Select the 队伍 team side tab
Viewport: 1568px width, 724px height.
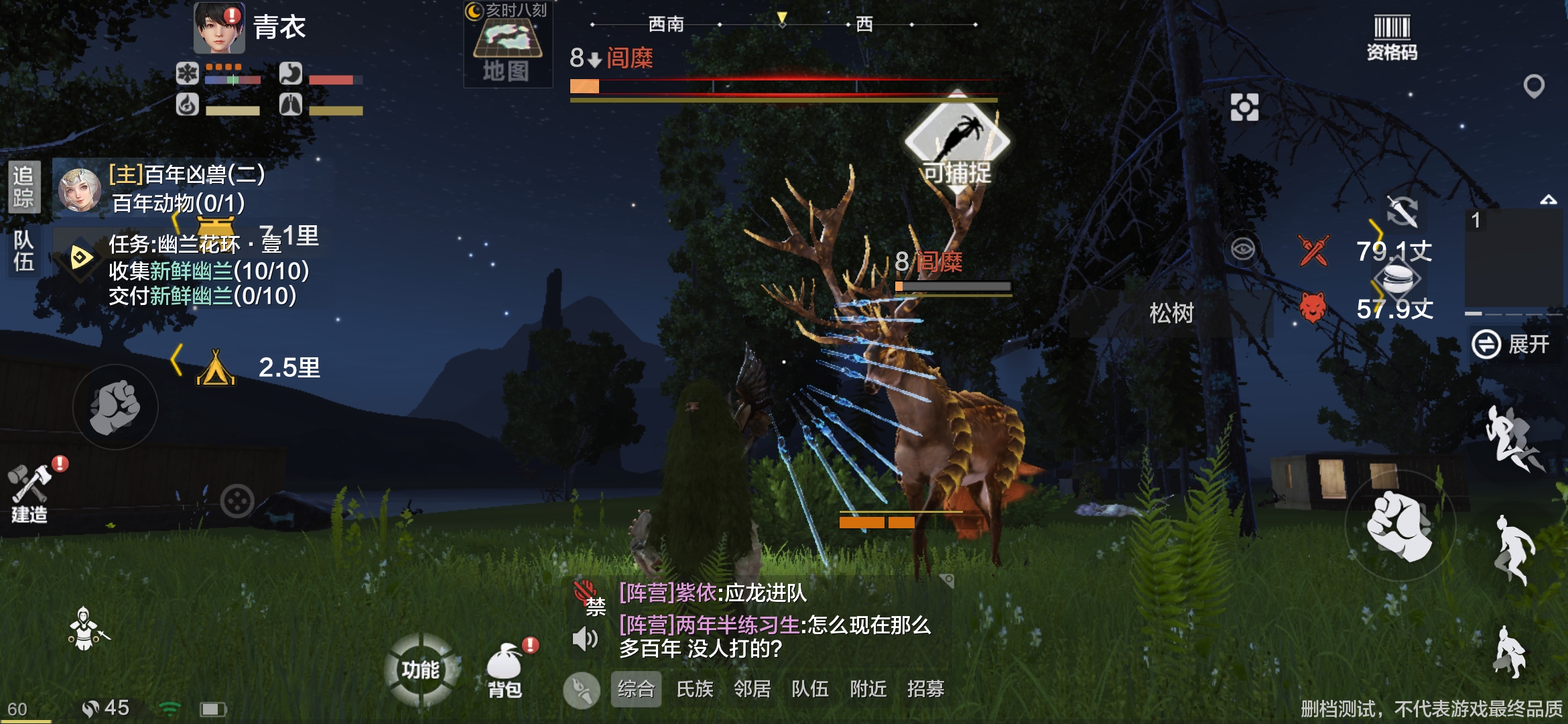pyautogui.click(x=24, y=251)
